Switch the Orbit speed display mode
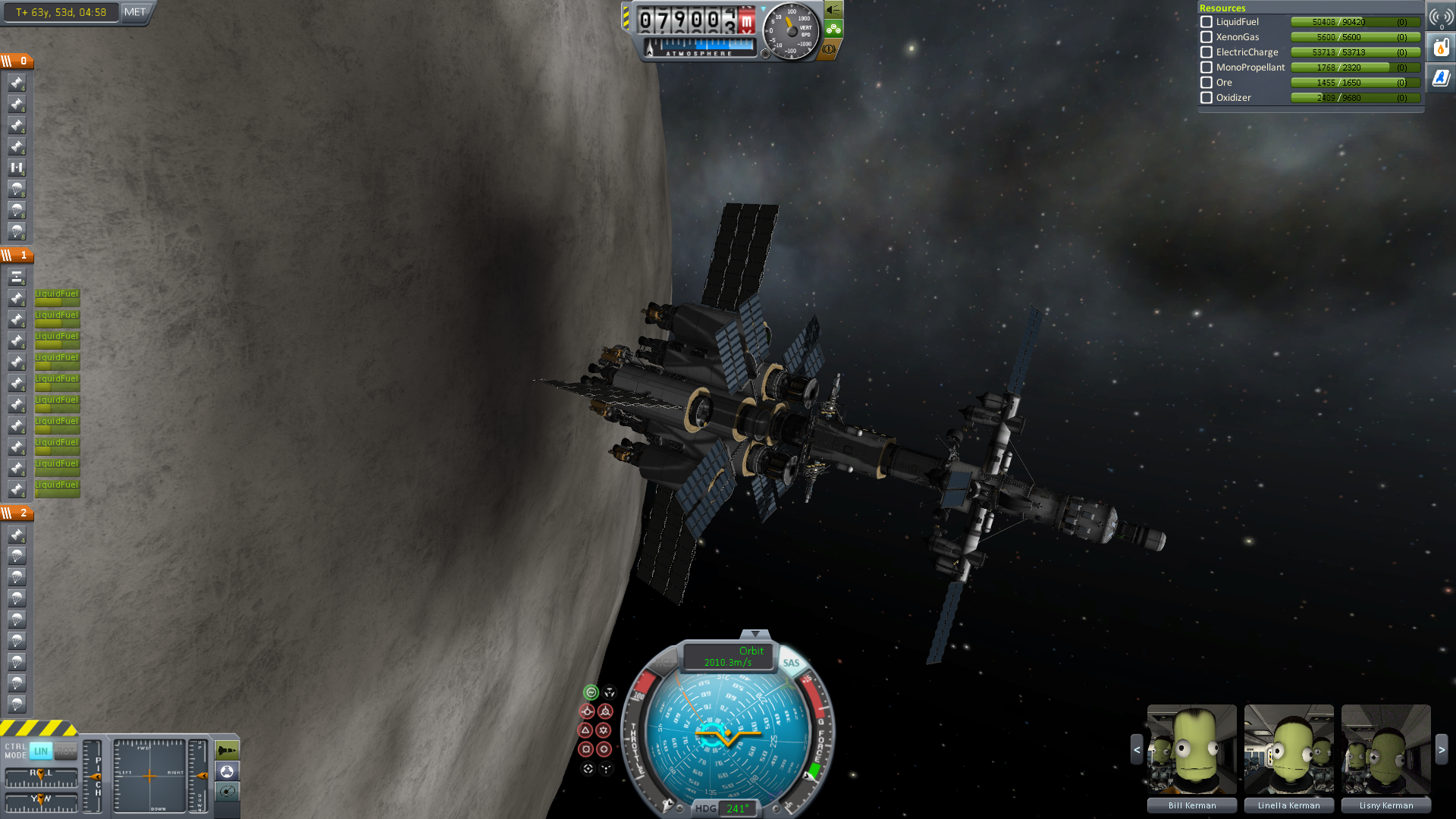 point(728,657)
